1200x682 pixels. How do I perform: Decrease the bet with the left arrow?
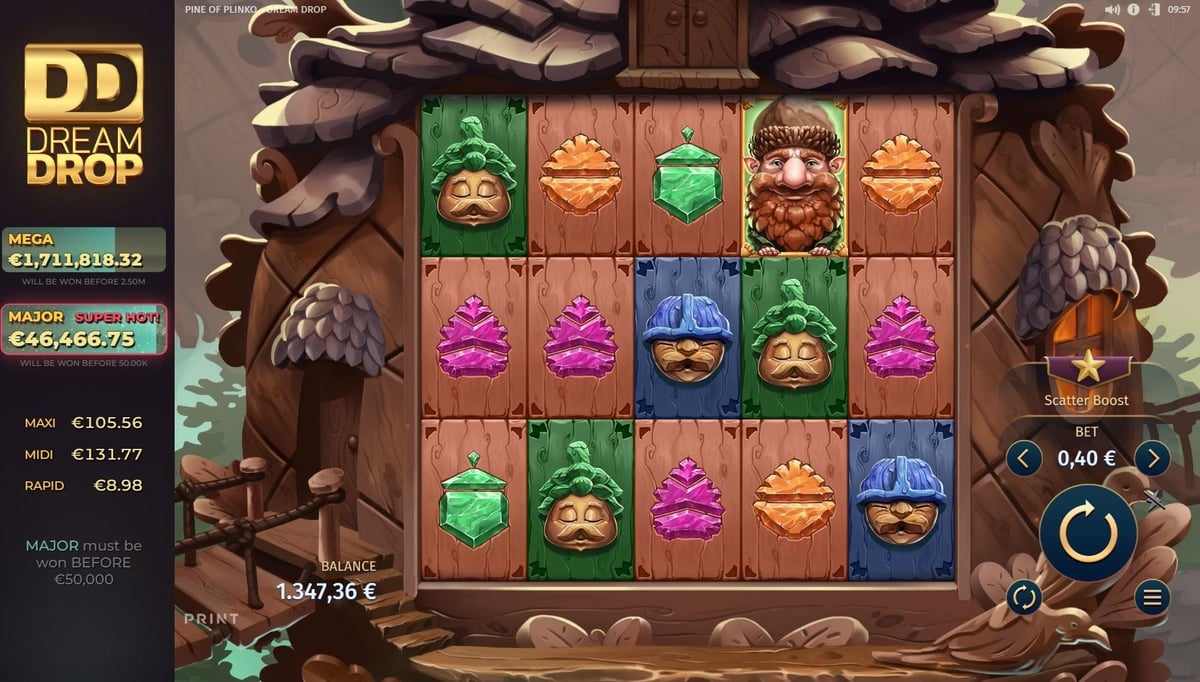coord(1023,459)
